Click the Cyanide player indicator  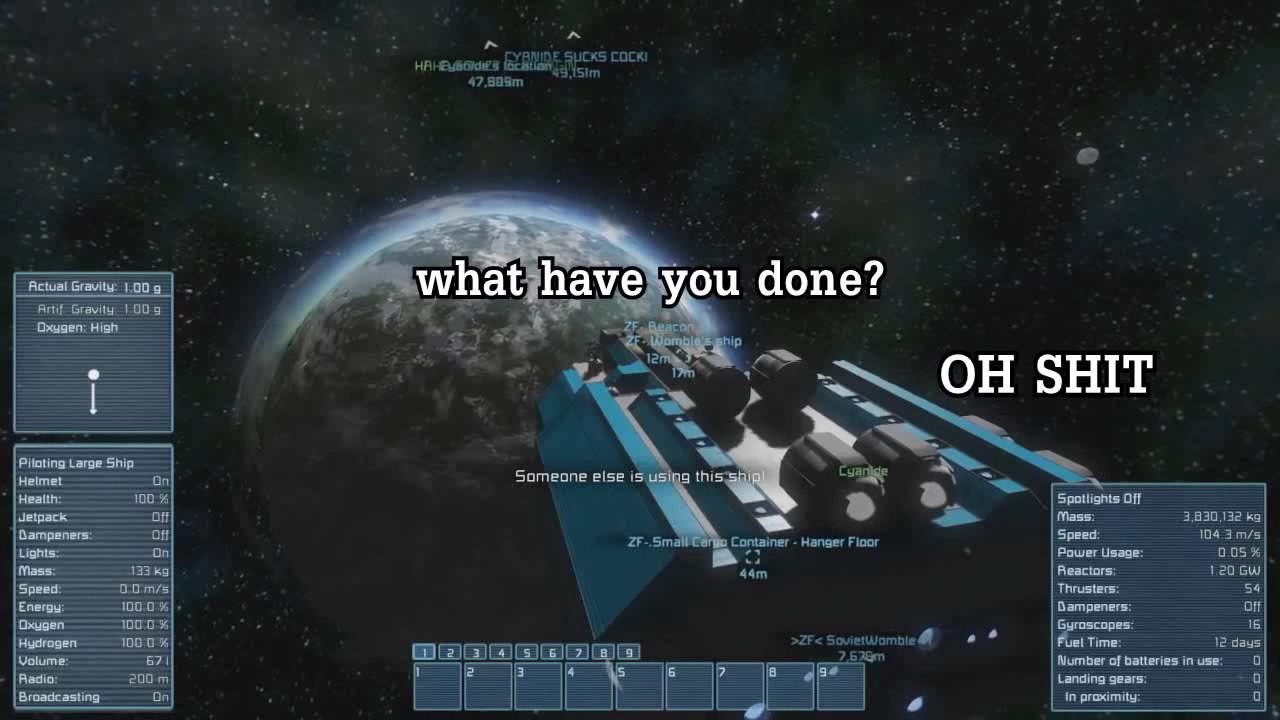(862, 470)
